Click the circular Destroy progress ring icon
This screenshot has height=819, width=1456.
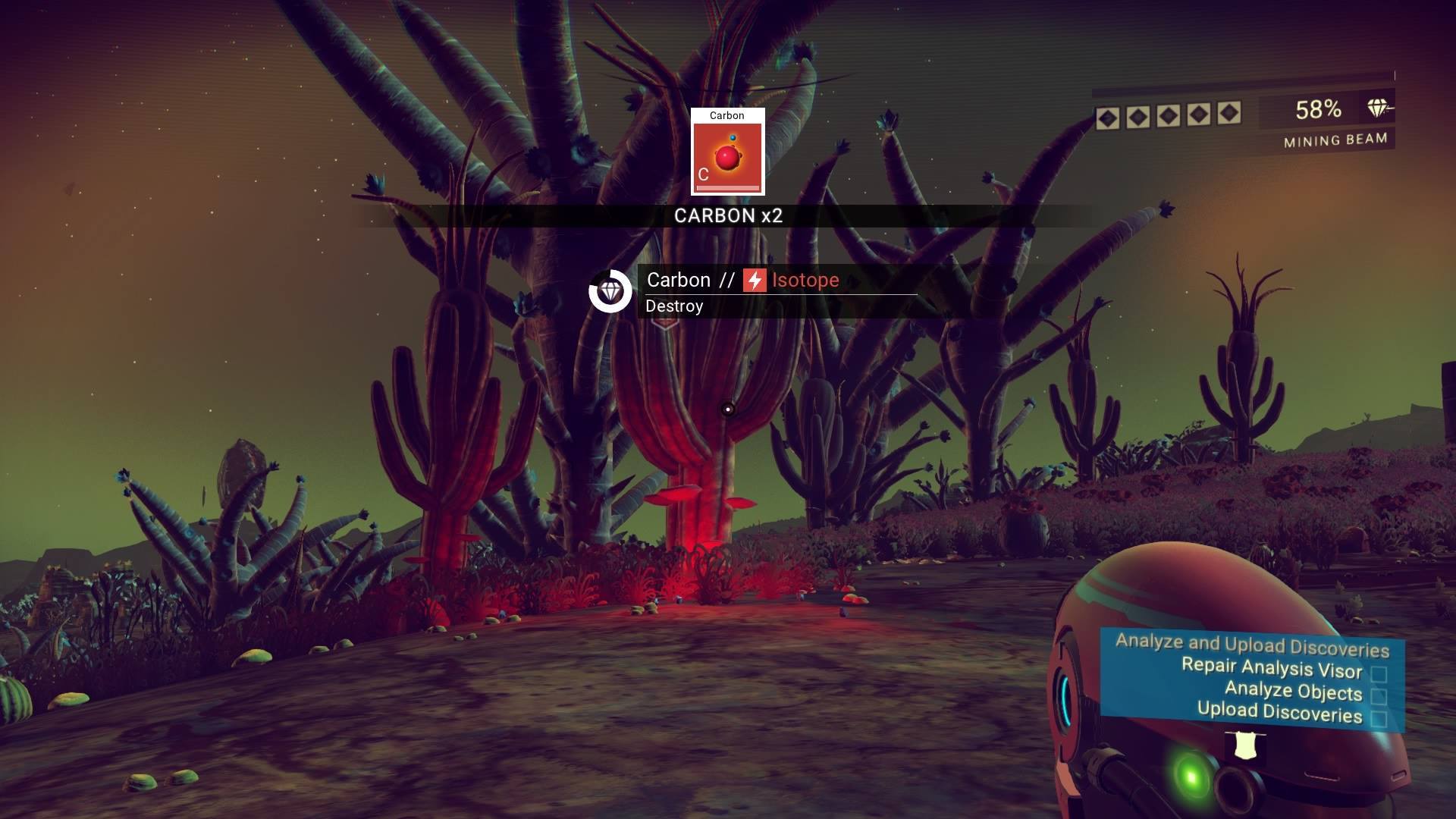point(610,291)
